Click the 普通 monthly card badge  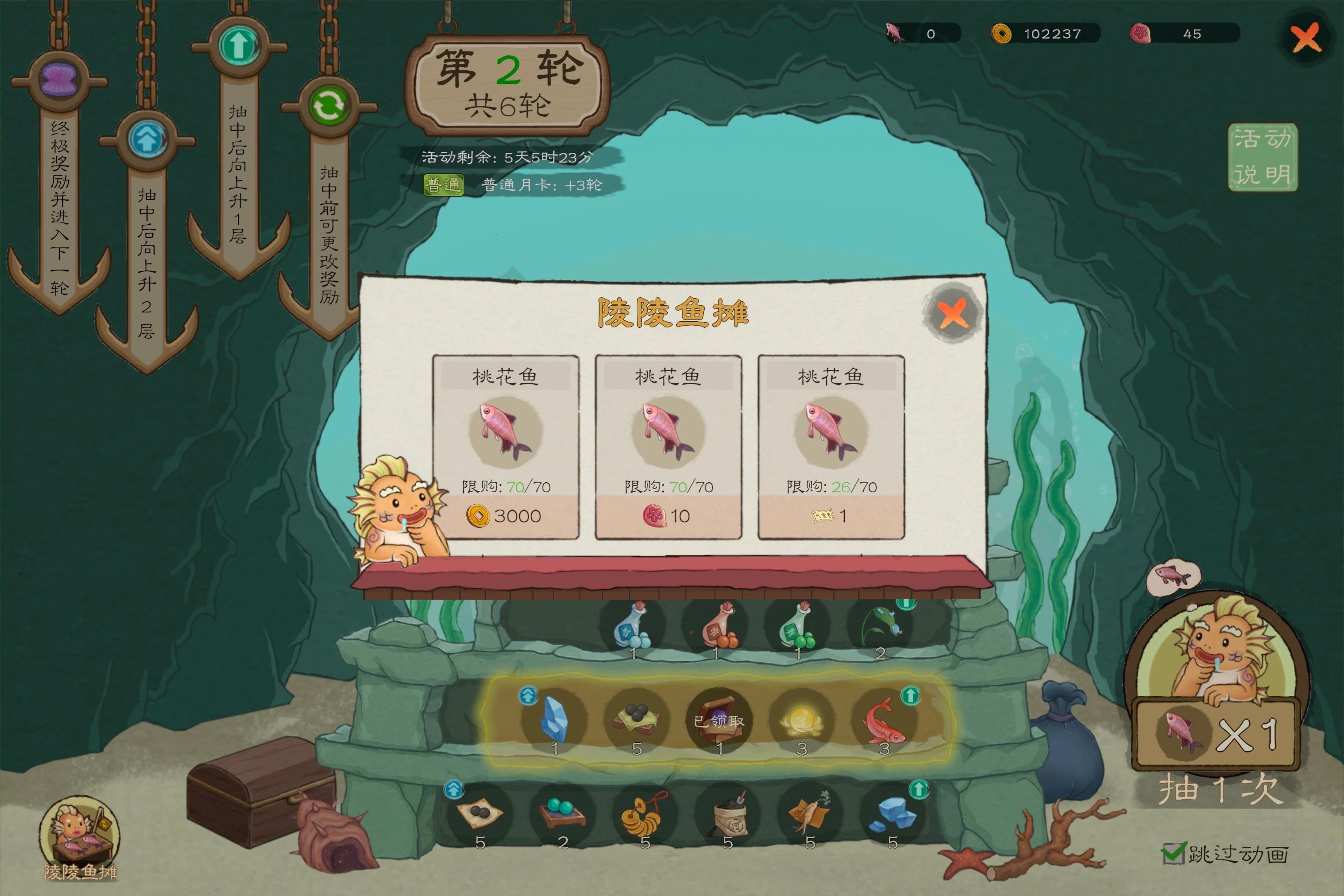pyautogui.click(x=443, y=185)
